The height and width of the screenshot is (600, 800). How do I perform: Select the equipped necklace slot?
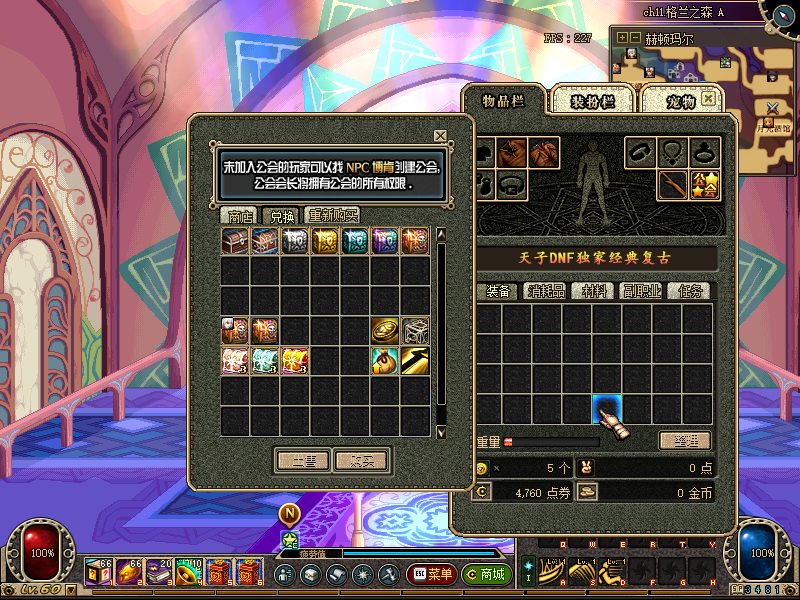click(673, 152)
